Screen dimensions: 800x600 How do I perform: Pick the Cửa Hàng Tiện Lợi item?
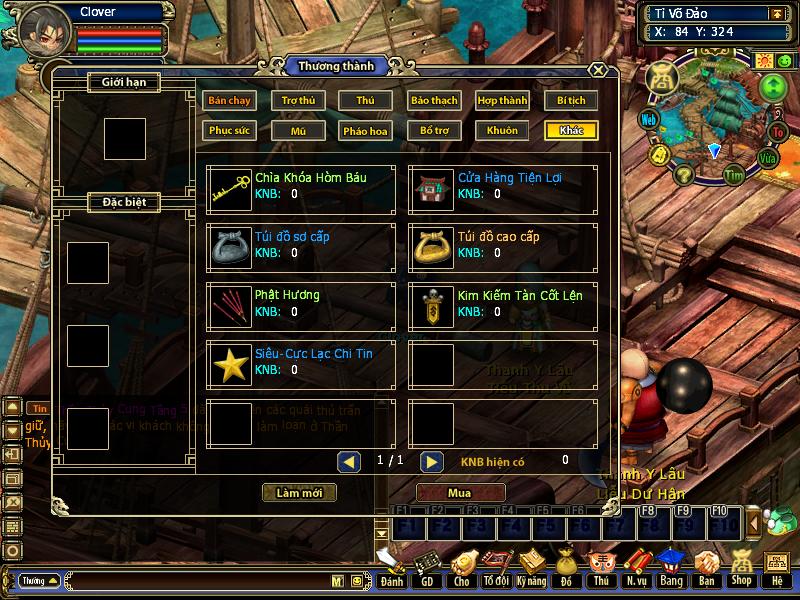433,186
